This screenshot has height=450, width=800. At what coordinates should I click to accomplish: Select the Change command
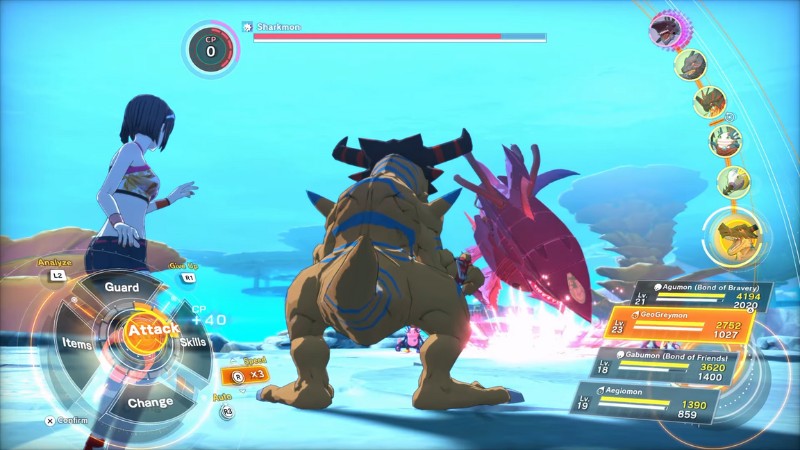pyautogui.click(x=149, y=402)
